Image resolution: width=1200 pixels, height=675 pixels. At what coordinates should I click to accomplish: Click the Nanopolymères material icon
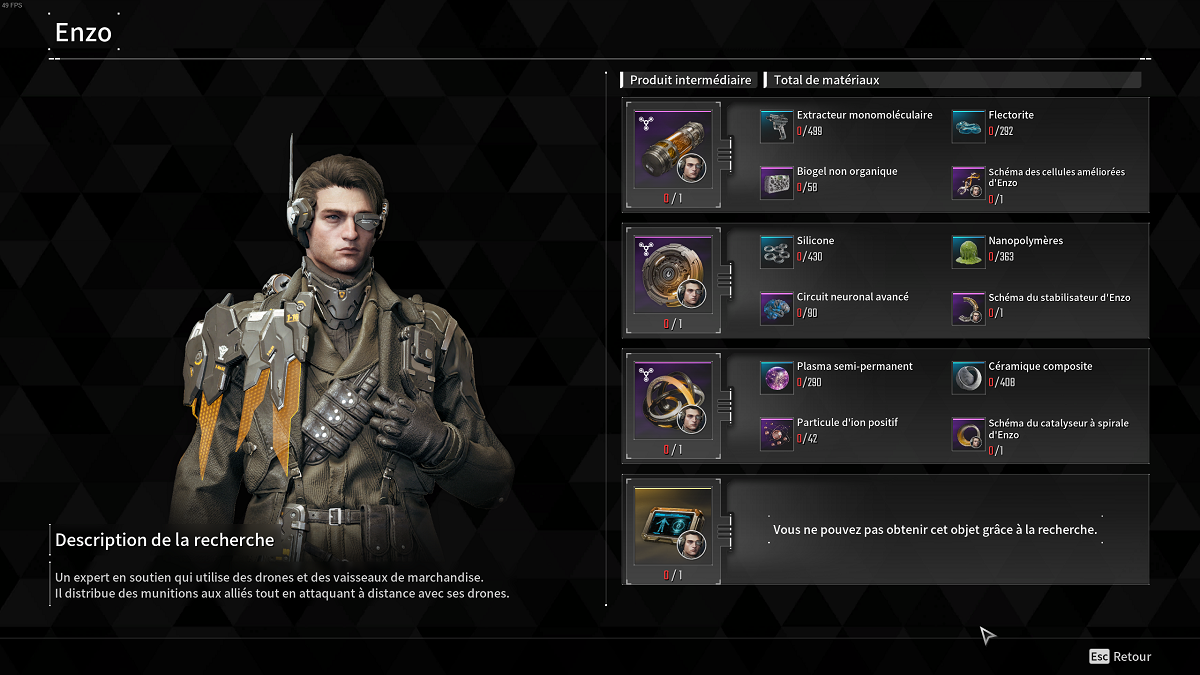click(x=968, y=253)
